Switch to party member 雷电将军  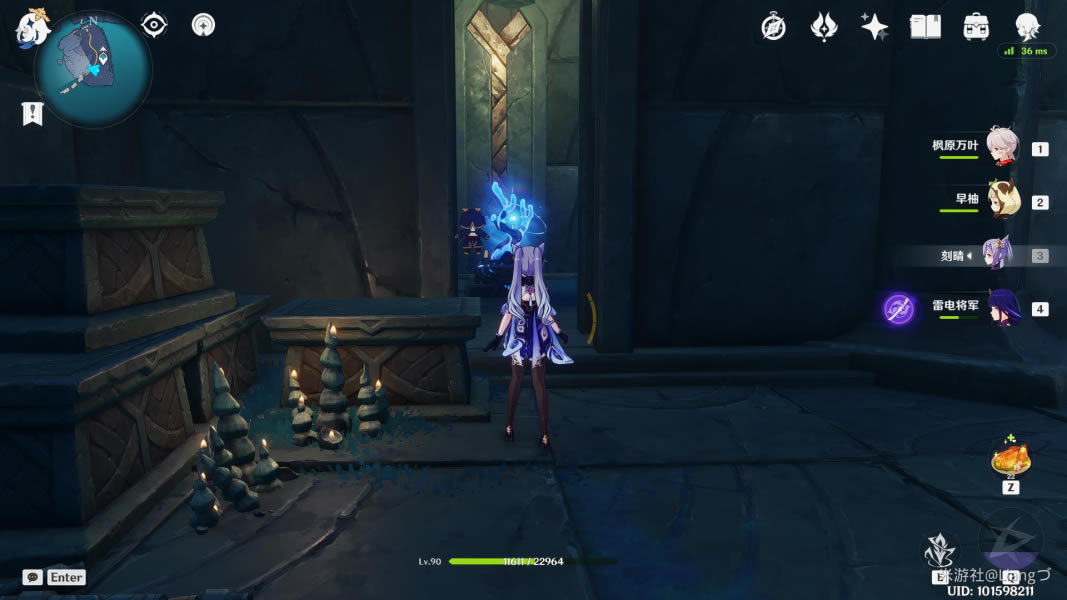(1002, 307)
